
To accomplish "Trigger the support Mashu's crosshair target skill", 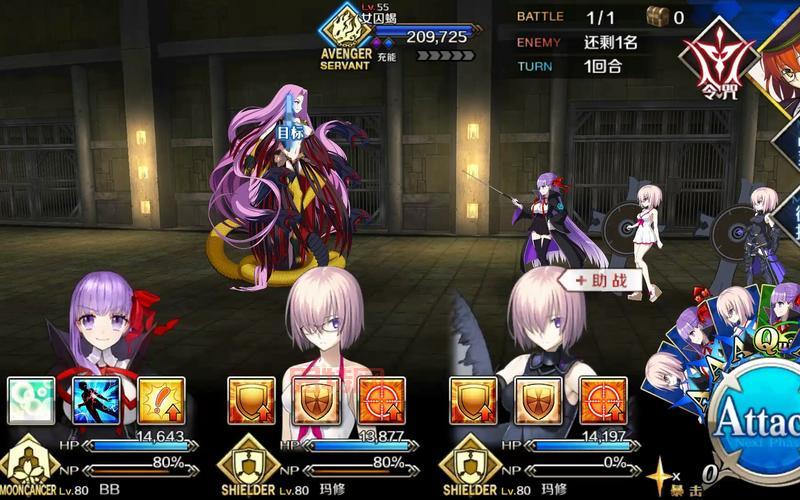I will tap(603, 401).
